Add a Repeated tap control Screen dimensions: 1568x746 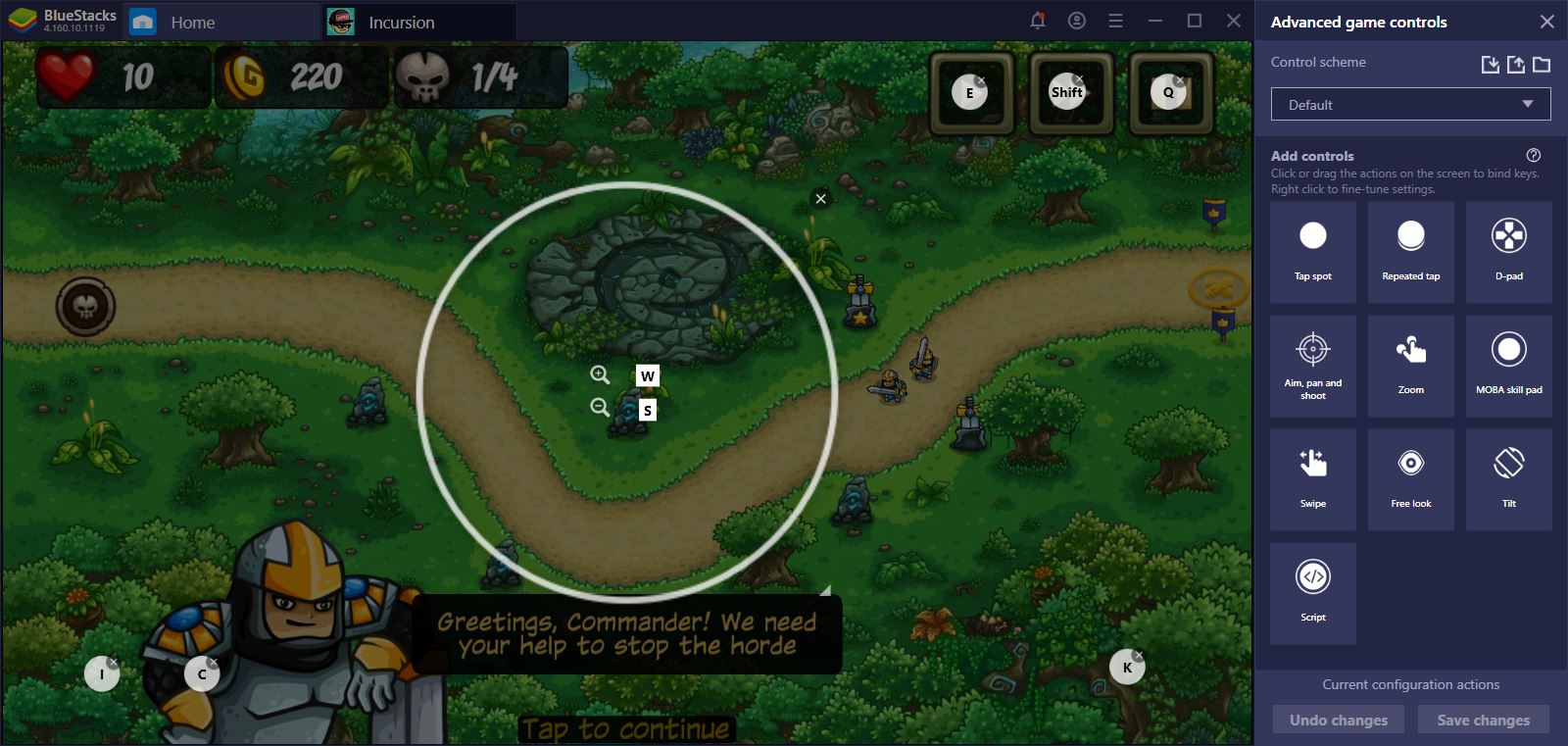[1410, 250]
